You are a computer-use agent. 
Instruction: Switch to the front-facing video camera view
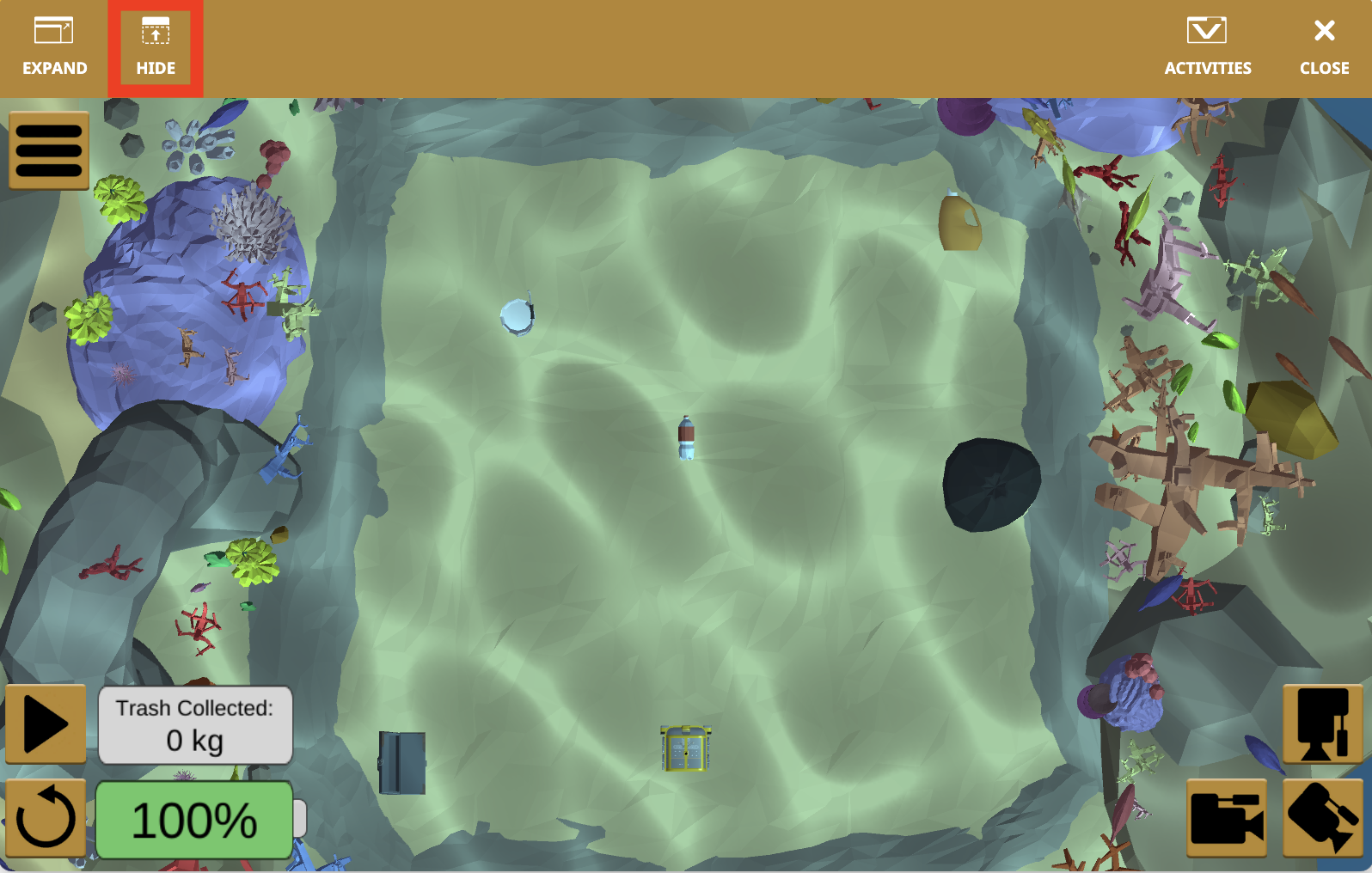1227,817
